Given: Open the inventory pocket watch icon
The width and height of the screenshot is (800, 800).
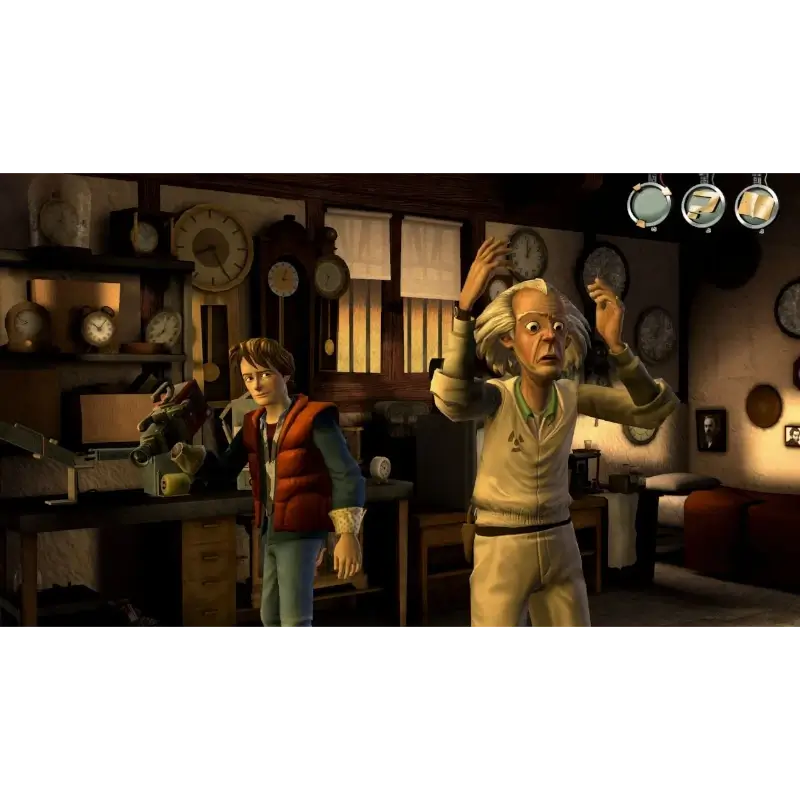Looking at the screenshot, I should (649, 205).
